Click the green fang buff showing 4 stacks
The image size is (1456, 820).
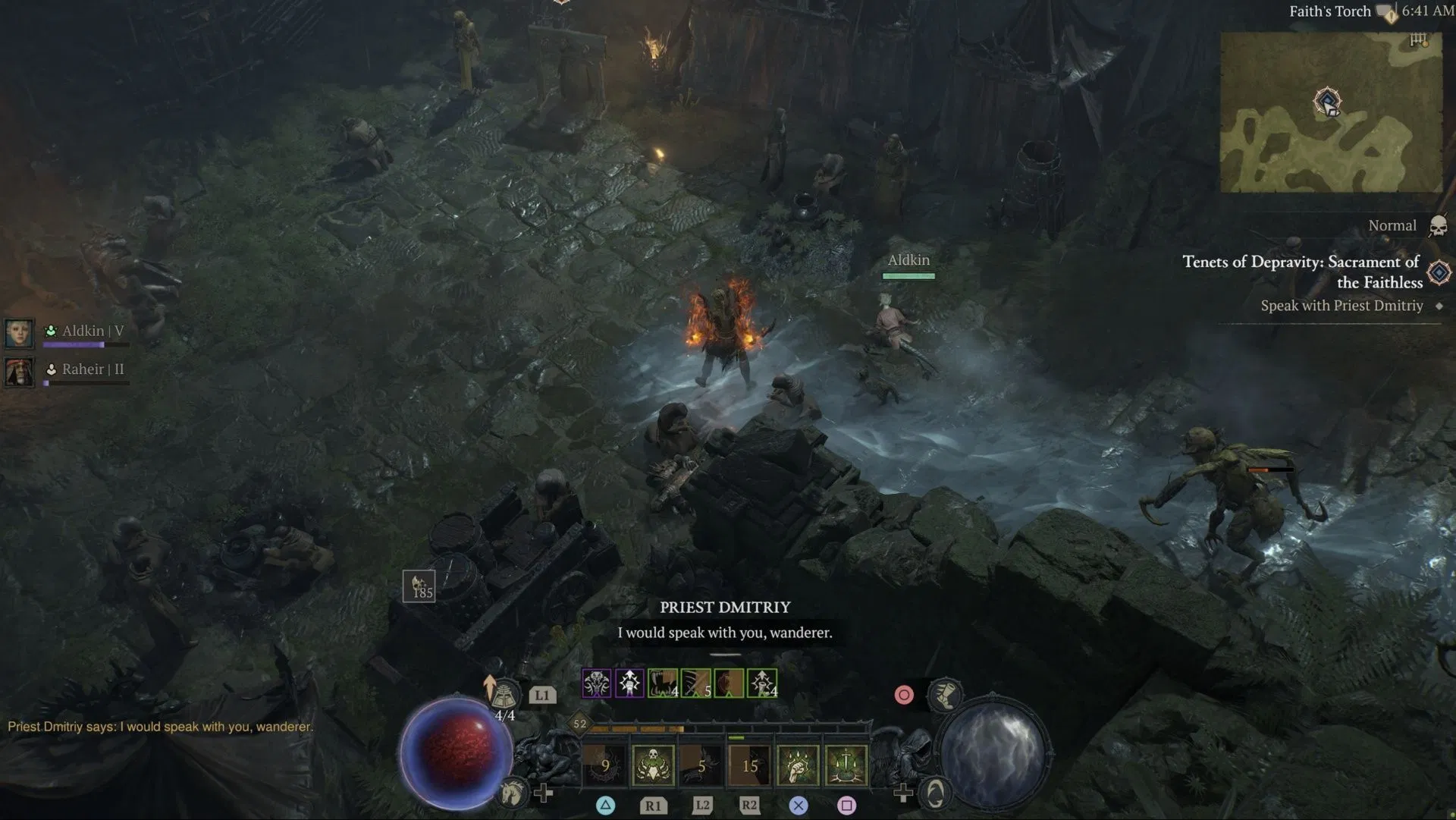point(661,683)
